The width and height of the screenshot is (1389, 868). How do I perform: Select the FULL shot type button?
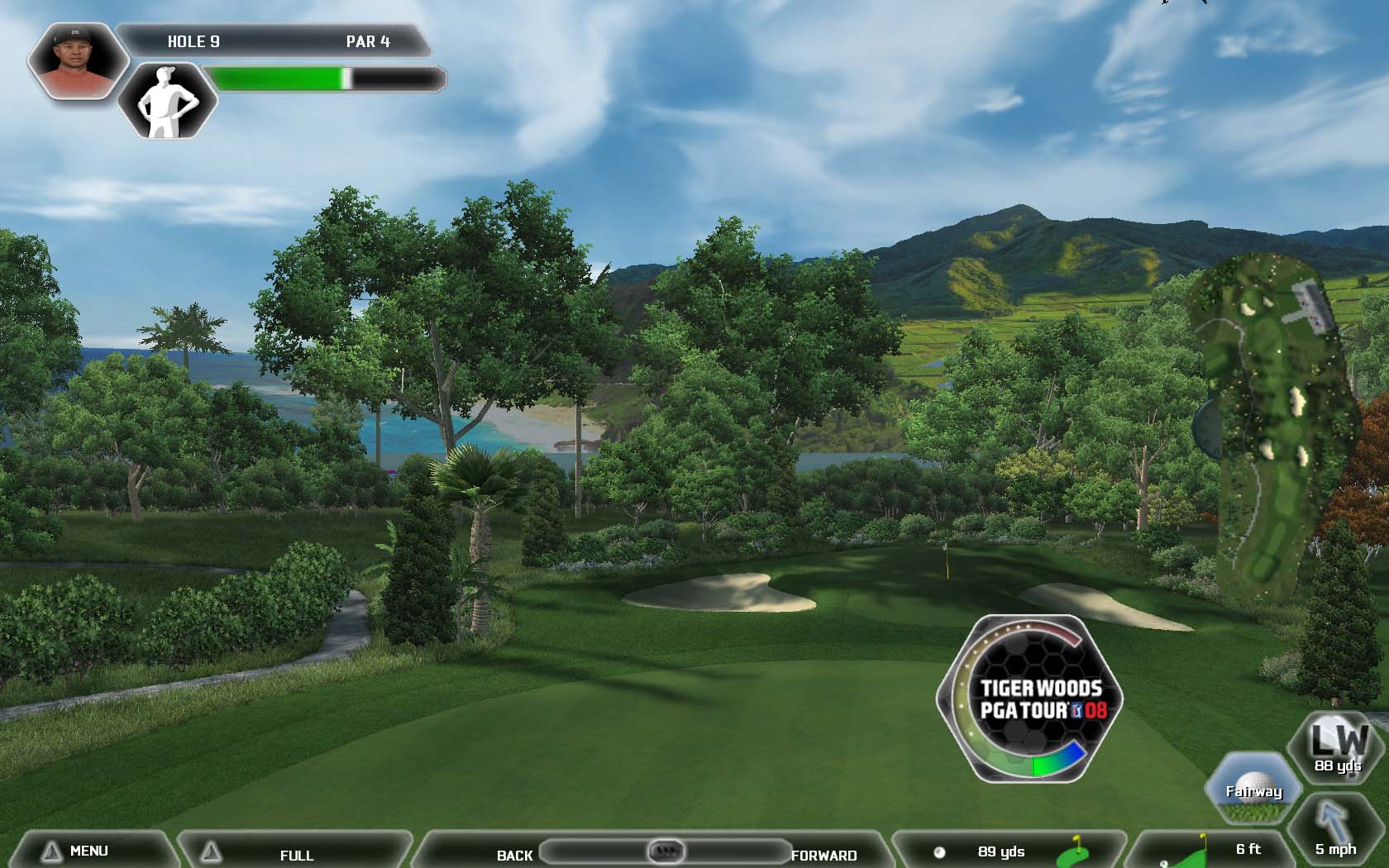coord(295,854)
